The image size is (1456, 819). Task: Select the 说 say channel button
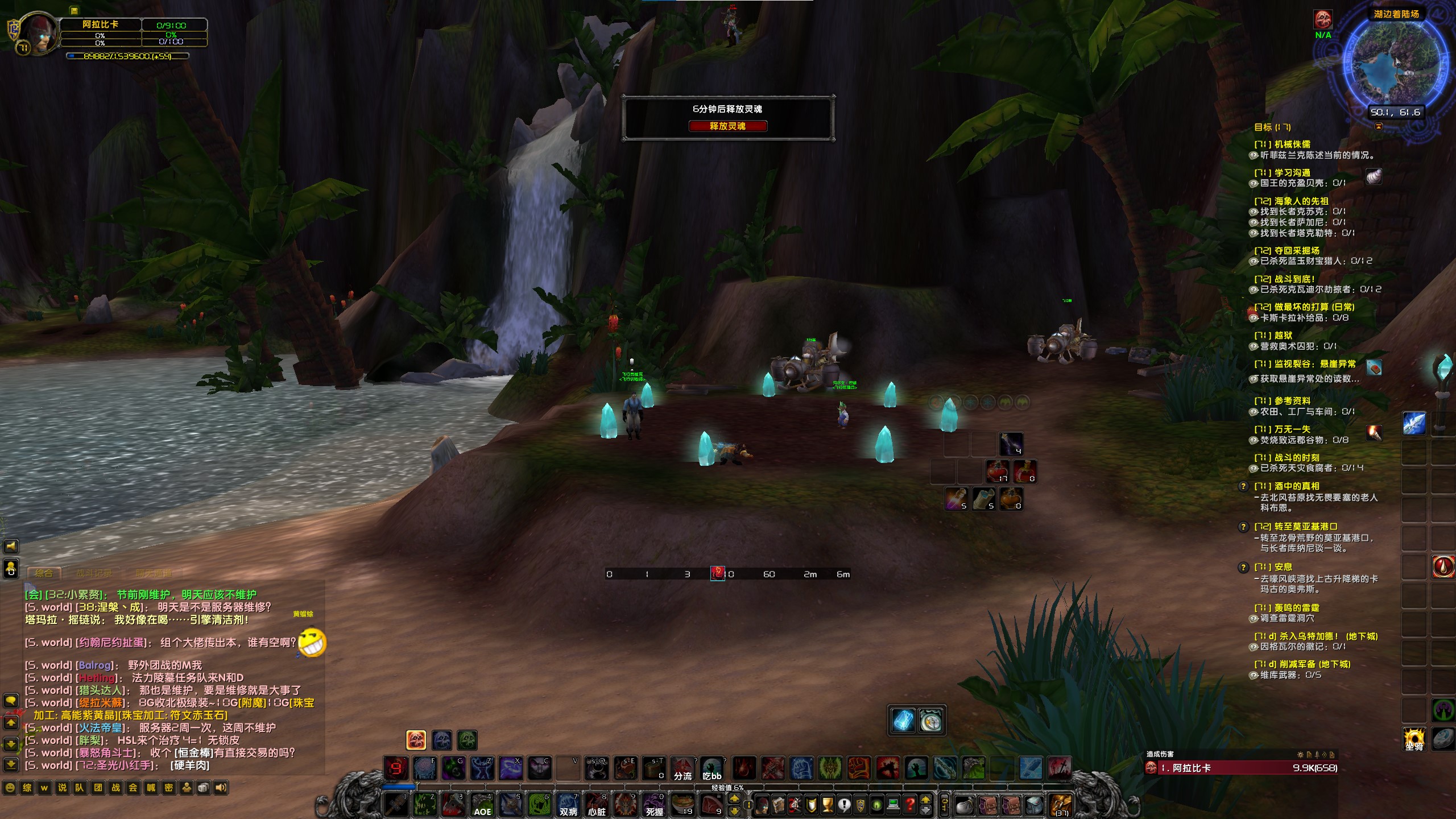click(x=63, y=788)
